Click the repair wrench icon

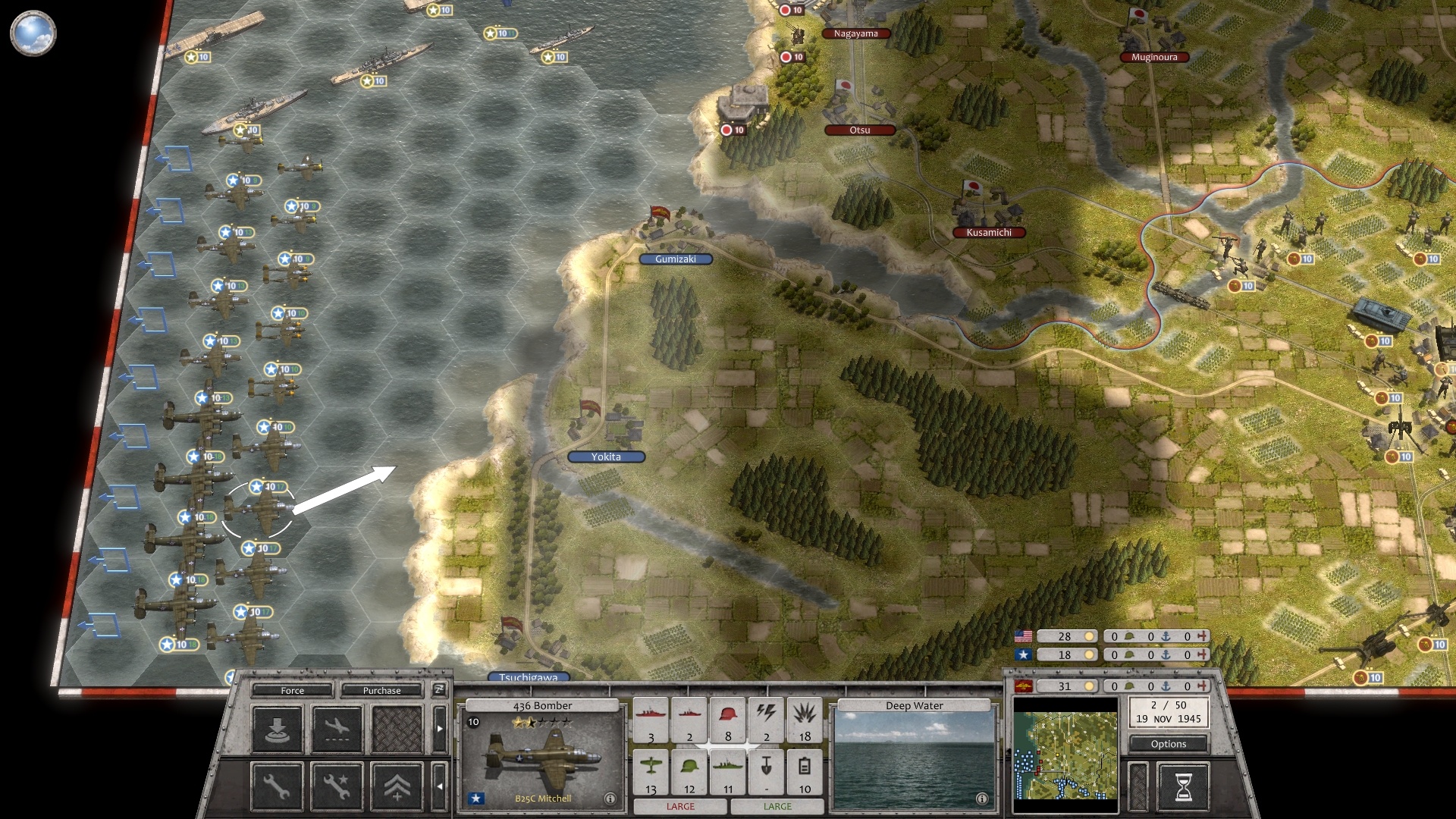coord(276,786)
